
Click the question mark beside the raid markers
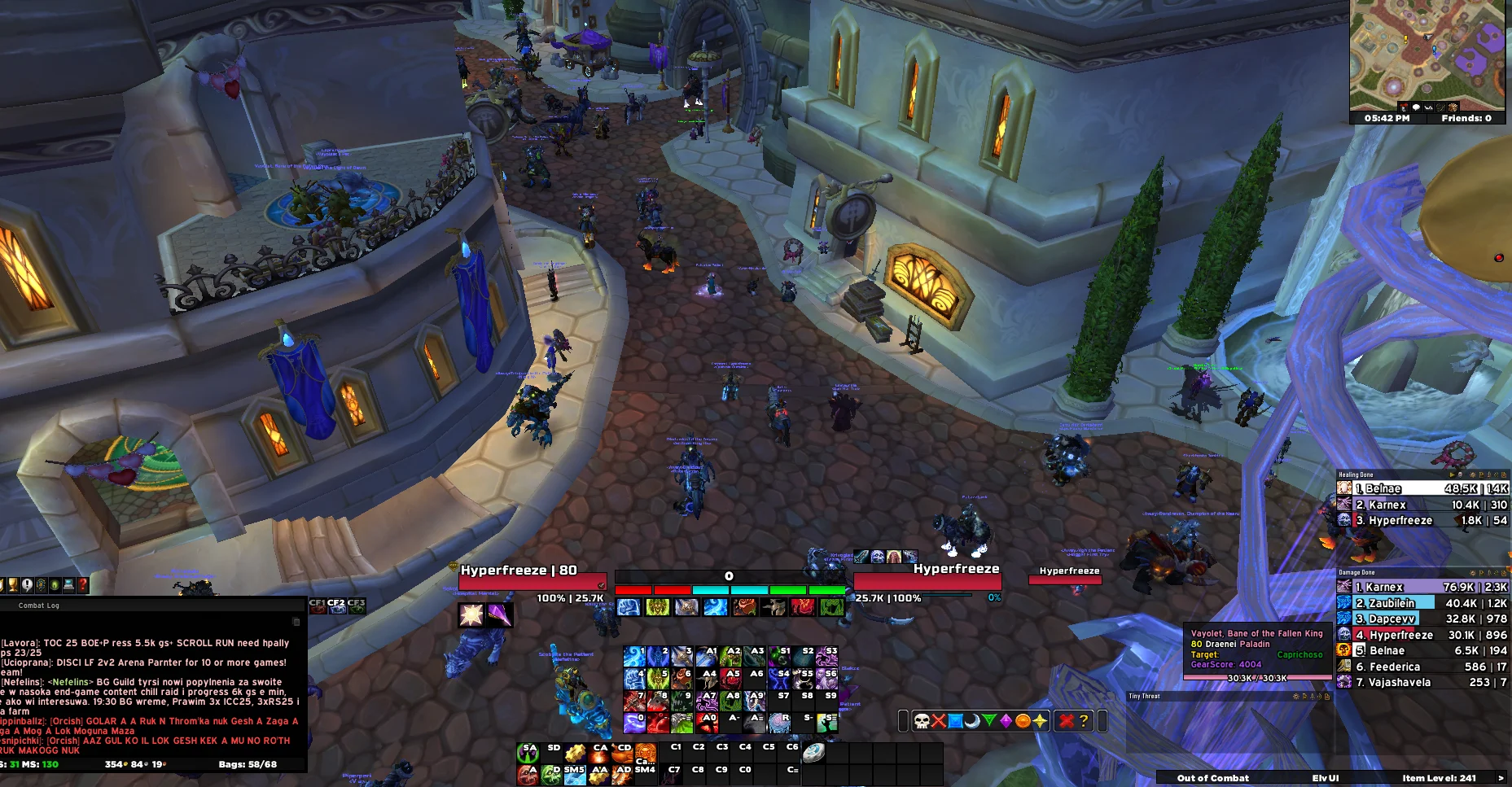(x=1084, y=720)
